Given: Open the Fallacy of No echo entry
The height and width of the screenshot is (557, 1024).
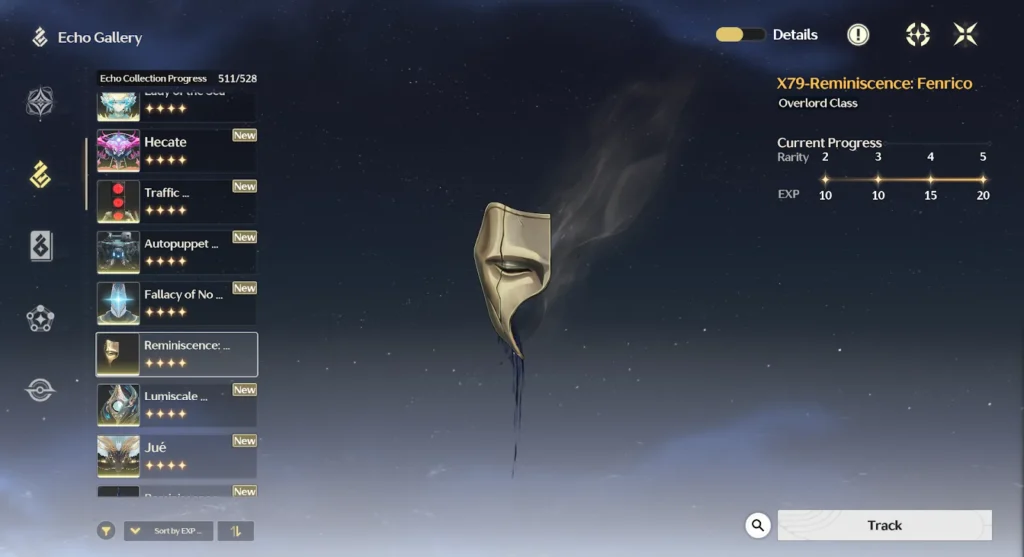Looking at the screenshot, I should [x=176, y=303].
